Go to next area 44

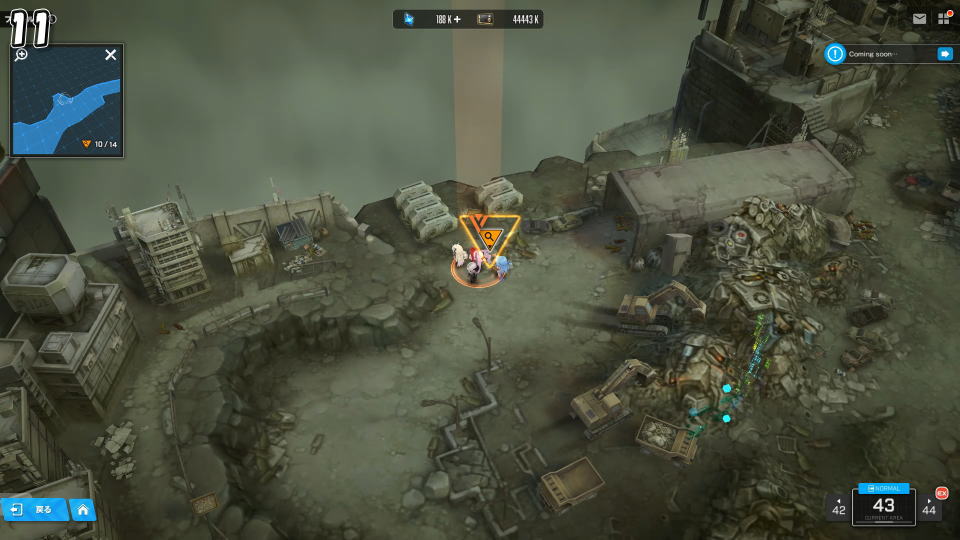click(x=930, y=507)
